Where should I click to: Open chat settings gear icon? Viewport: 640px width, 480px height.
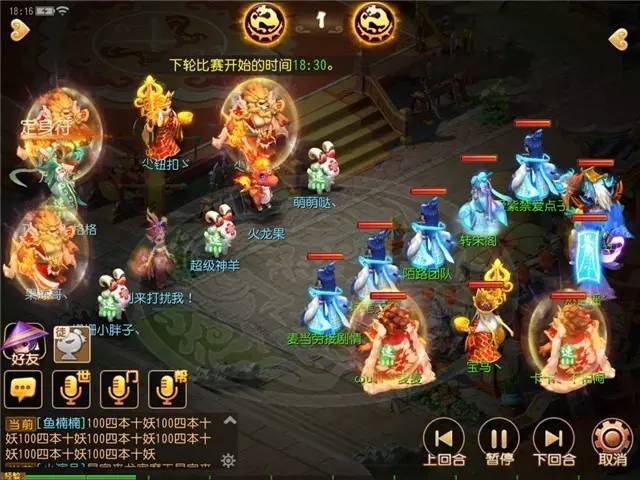click(228, 460)
